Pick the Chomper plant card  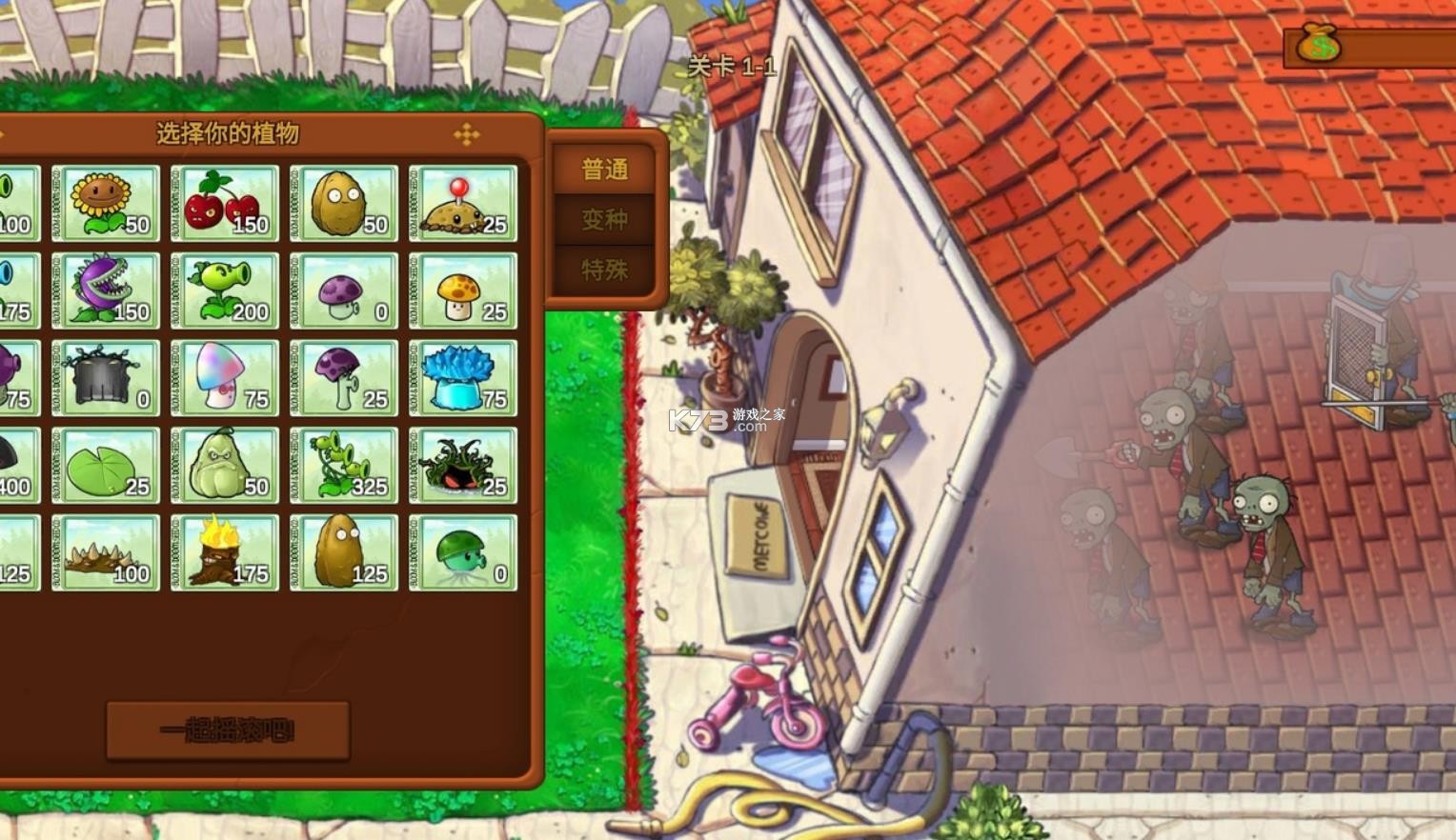pos(105,289)
